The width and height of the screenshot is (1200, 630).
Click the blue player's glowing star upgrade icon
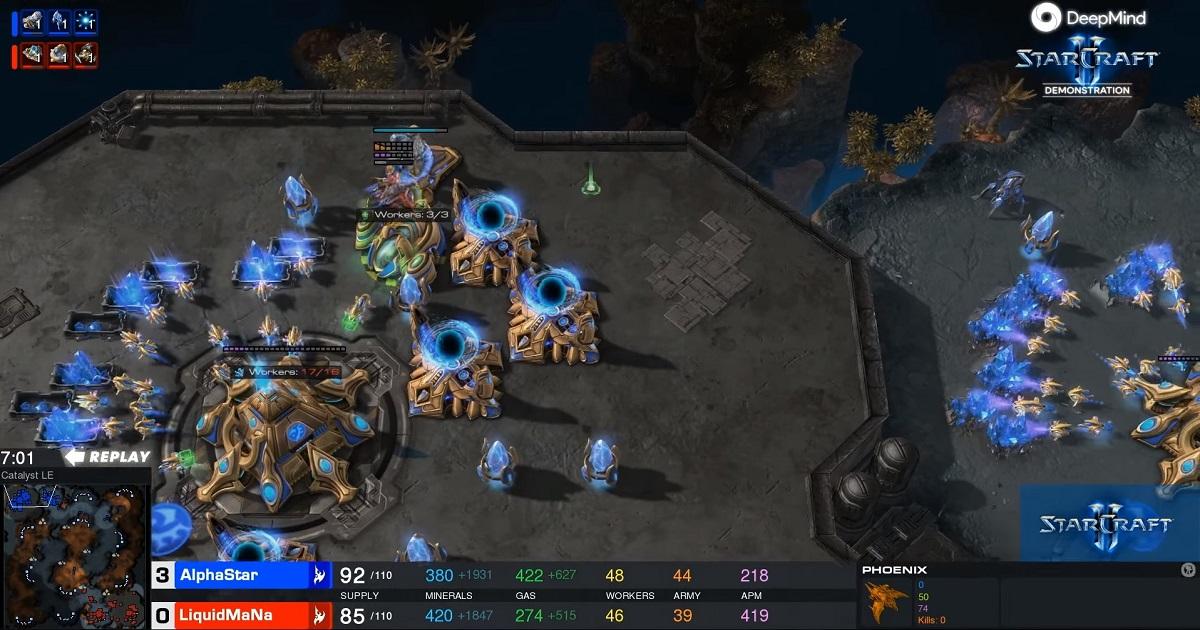coord(86,19)
